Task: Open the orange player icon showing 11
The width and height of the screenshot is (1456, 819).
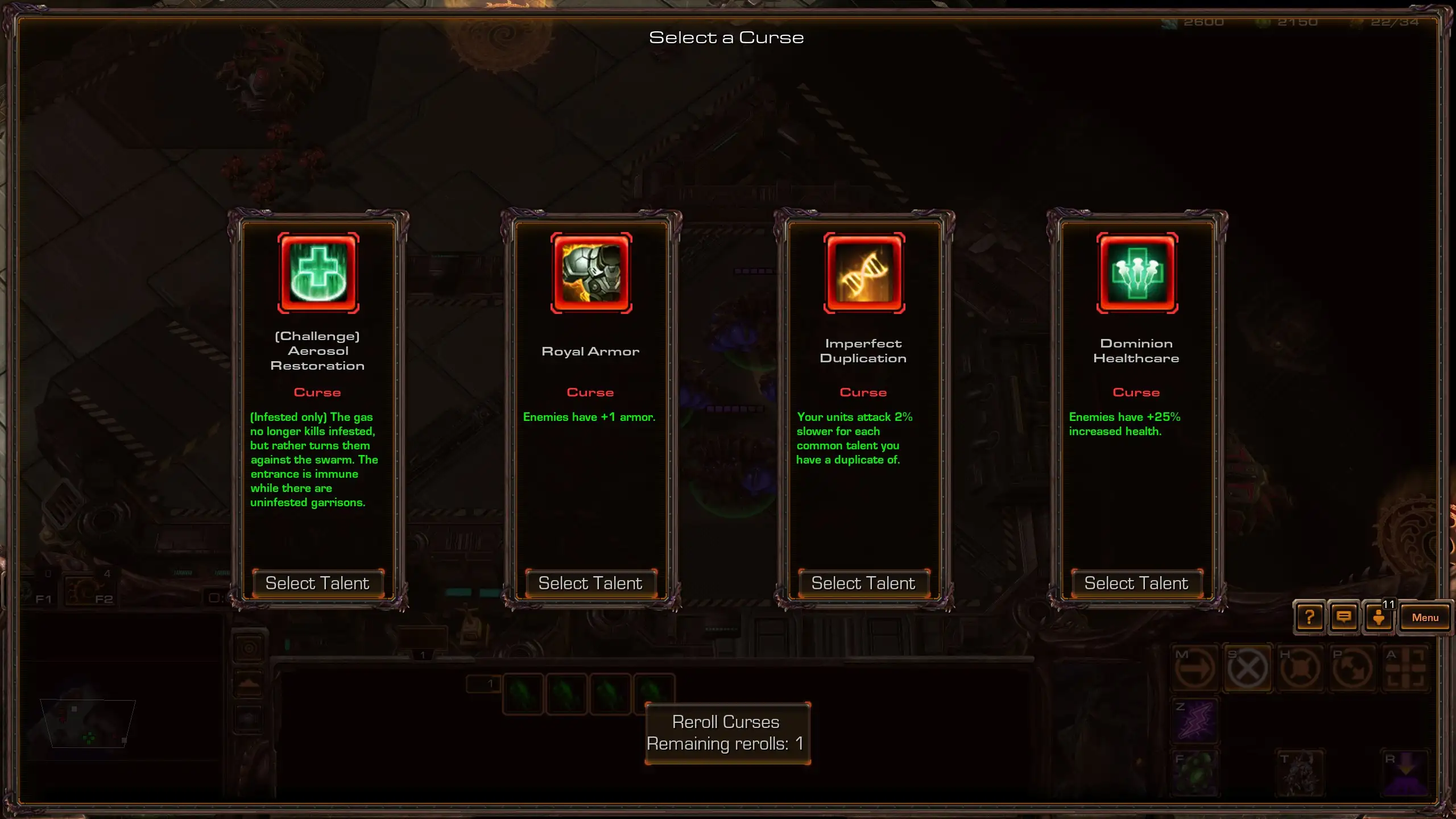Action: tap(1379, 618)
